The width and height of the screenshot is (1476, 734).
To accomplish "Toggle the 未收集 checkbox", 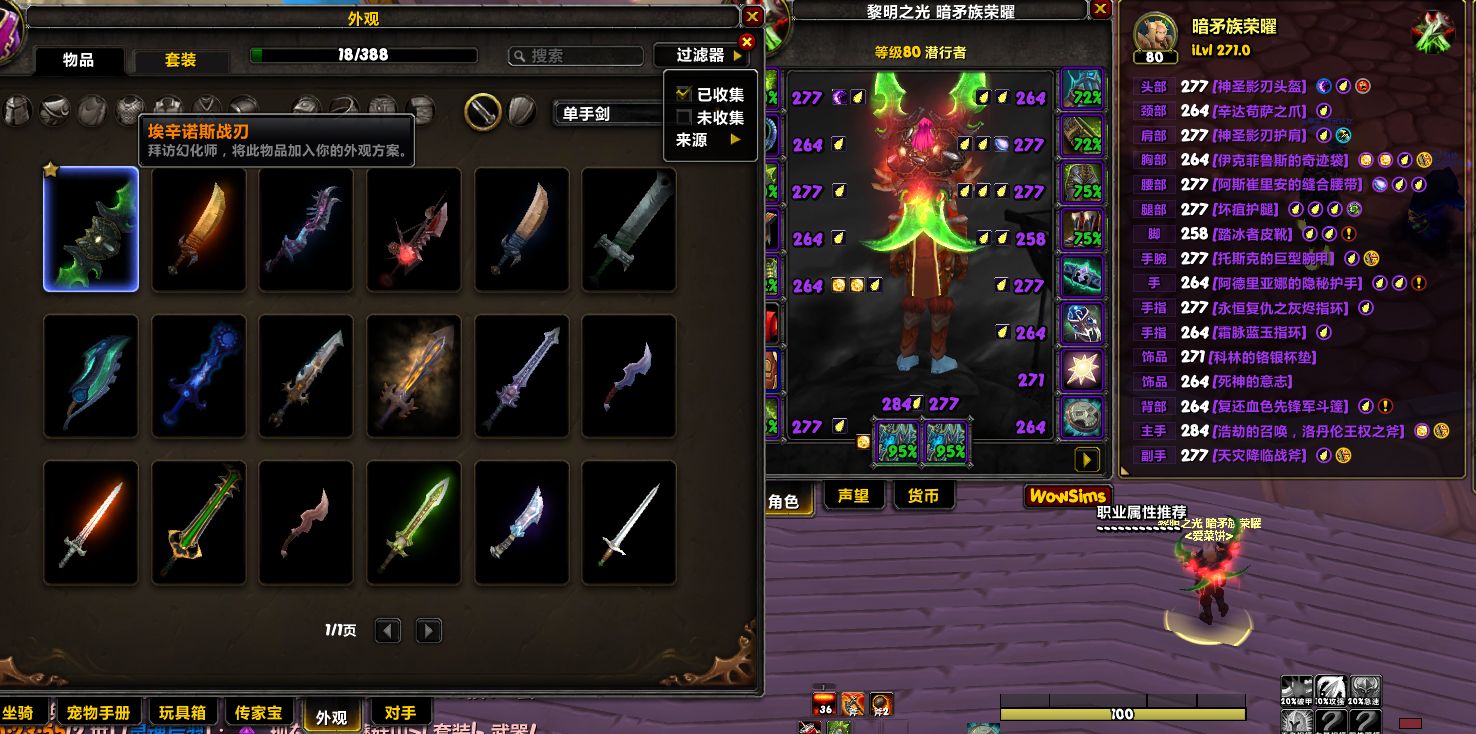I will pos(685,117).
